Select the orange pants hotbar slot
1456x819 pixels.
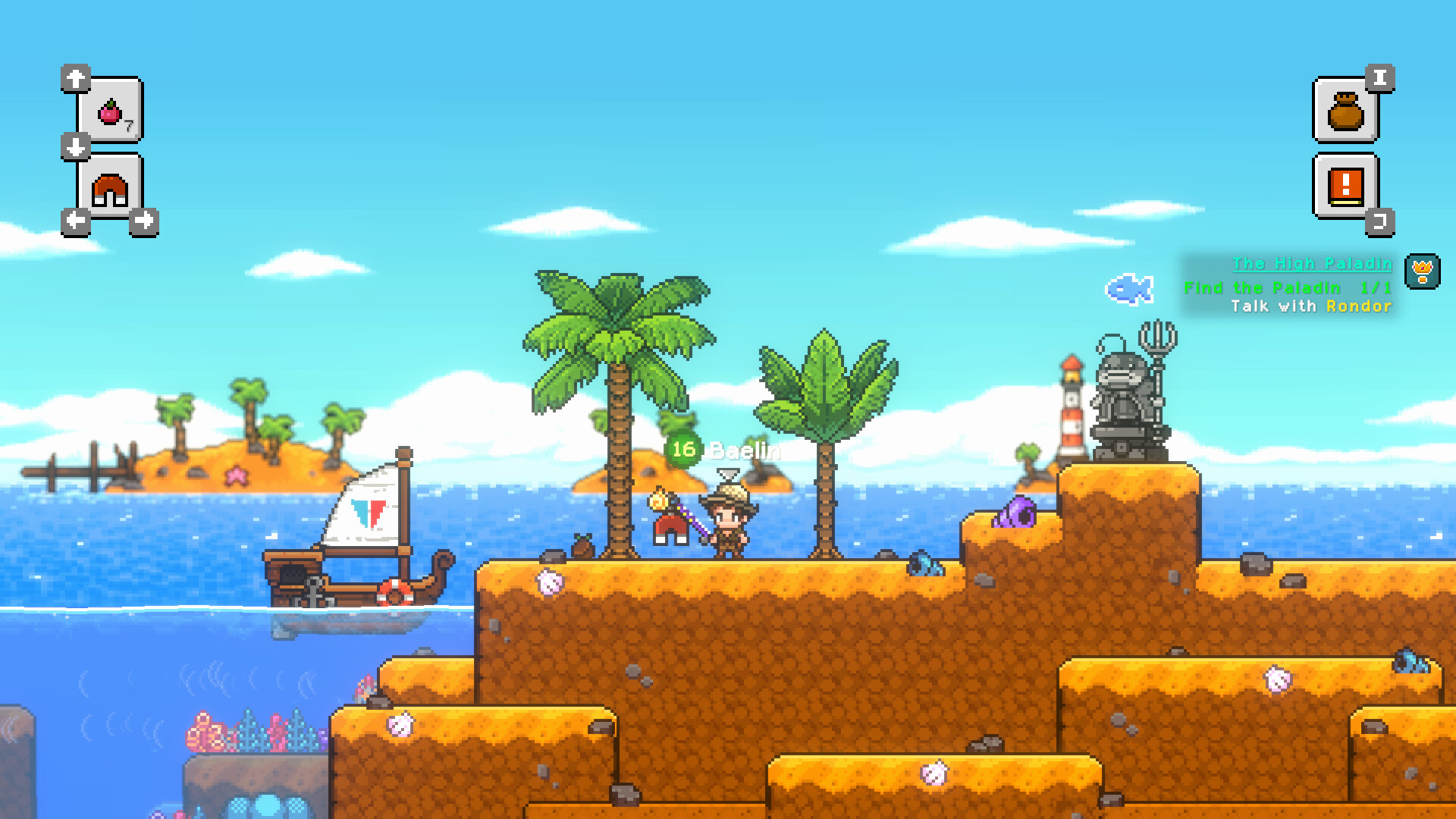point(108,184)
